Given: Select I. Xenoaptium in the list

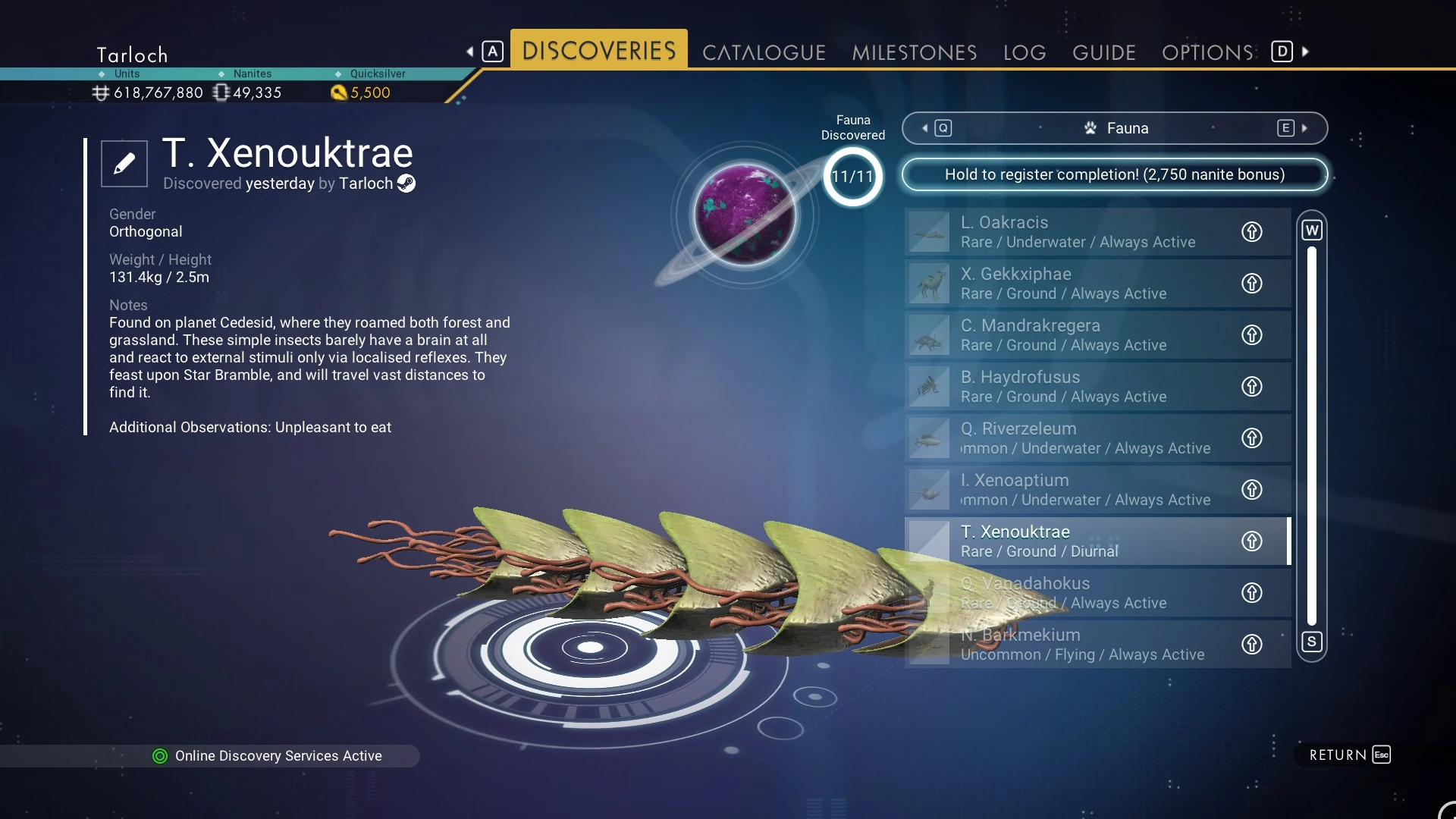Looking at the screenshot, I should tap(1077, 489).
